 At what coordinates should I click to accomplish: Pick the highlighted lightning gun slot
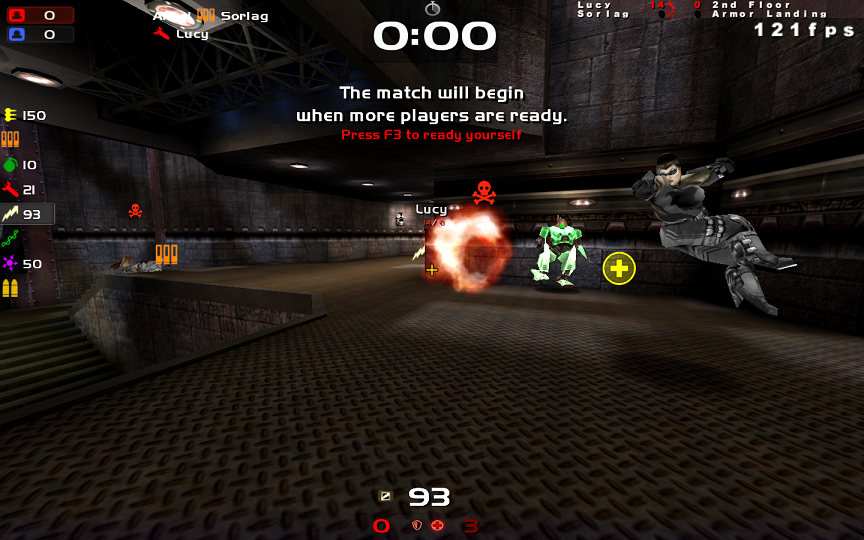(x=11, y=214)
